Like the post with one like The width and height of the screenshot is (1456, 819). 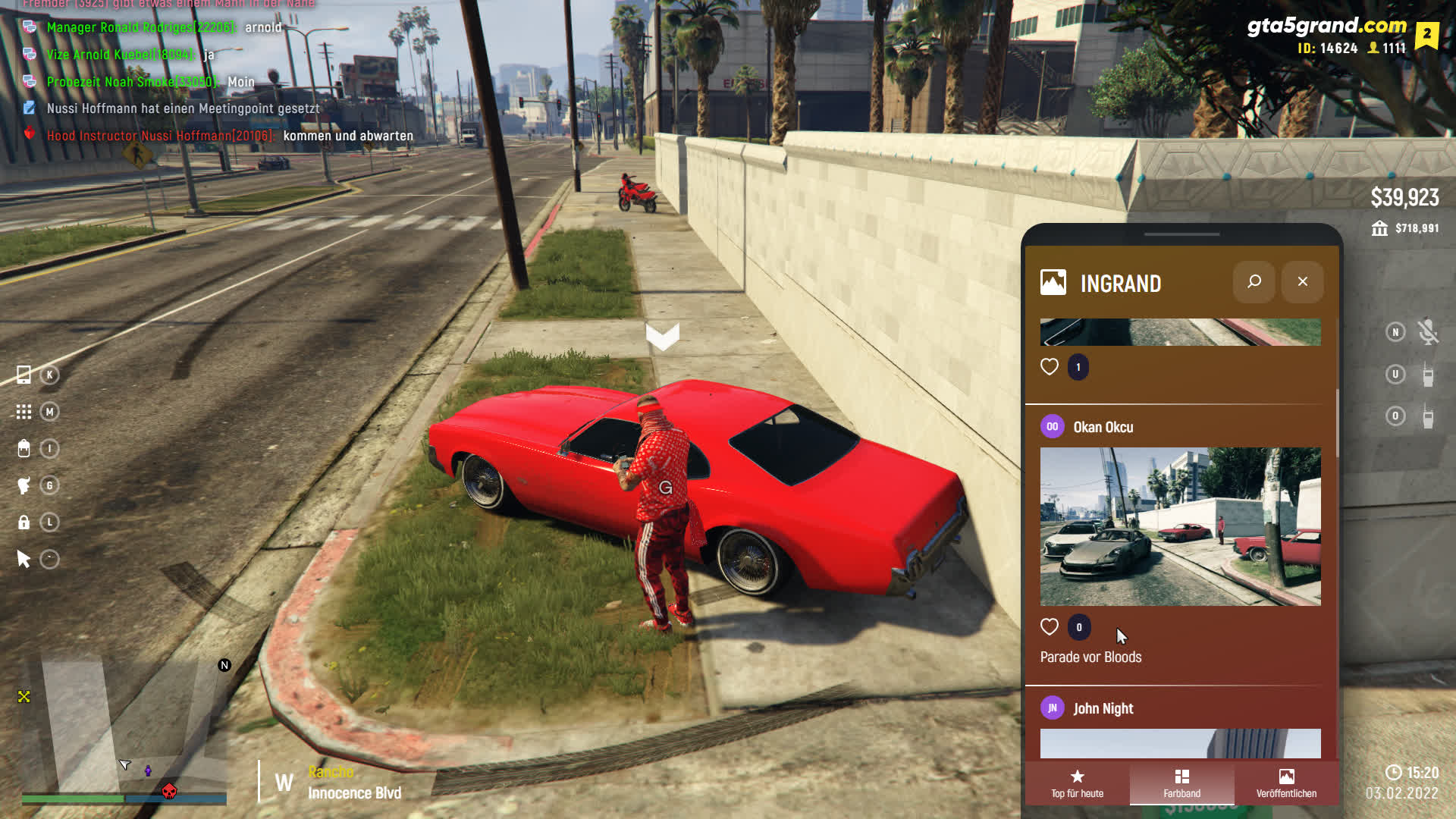pos(1050,367)
